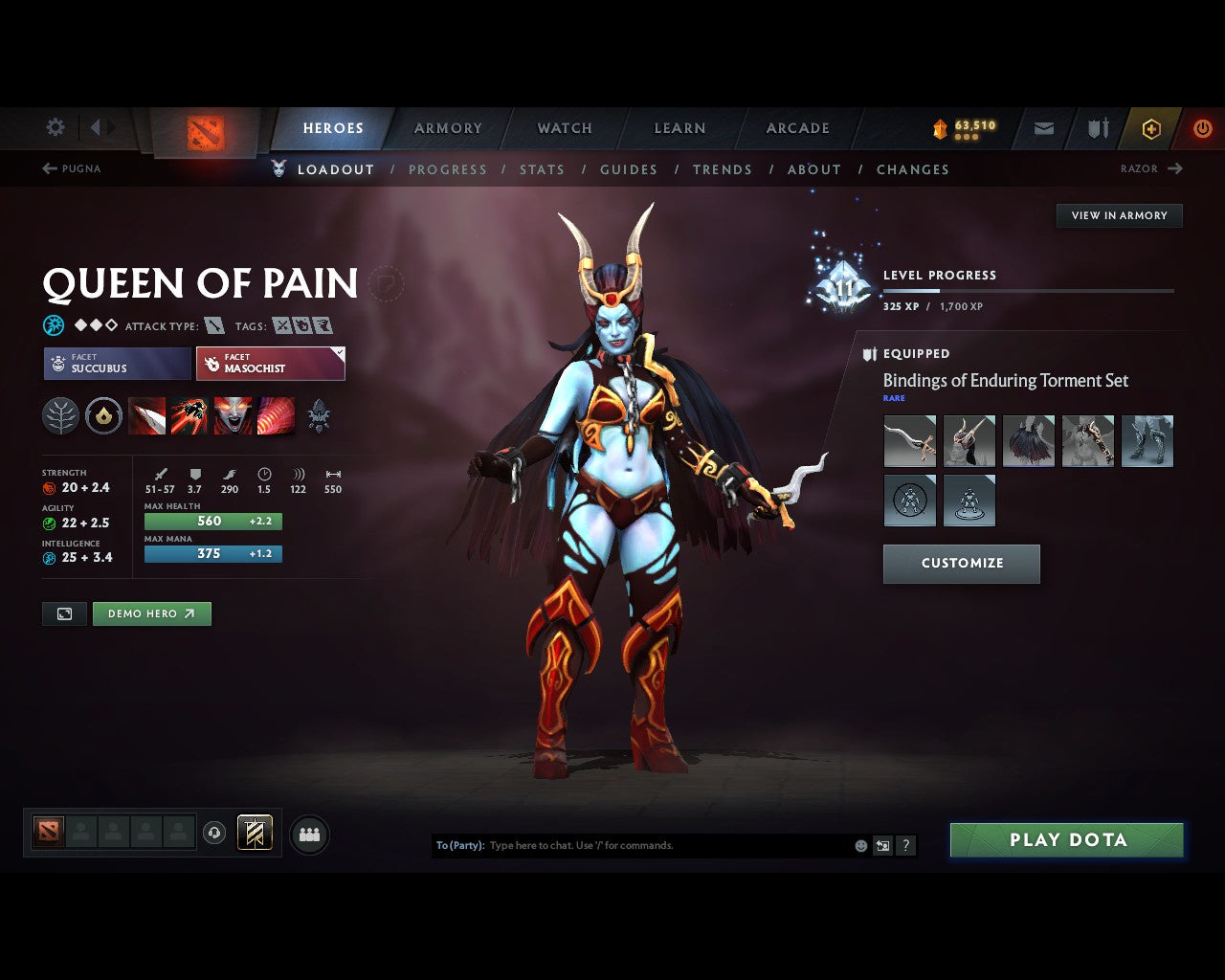Click the CUSTOMIZE button
This screenshot has height=980, width=1225.
click(961, 564)
